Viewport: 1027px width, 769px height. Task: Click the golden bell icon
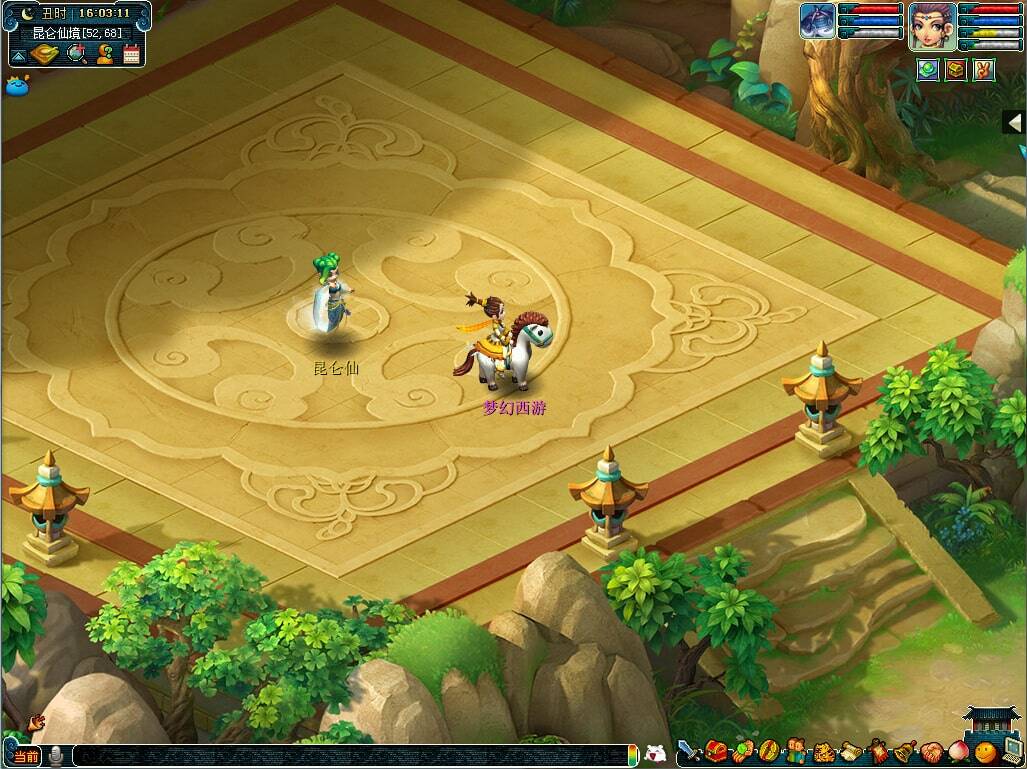click(904, 751)
